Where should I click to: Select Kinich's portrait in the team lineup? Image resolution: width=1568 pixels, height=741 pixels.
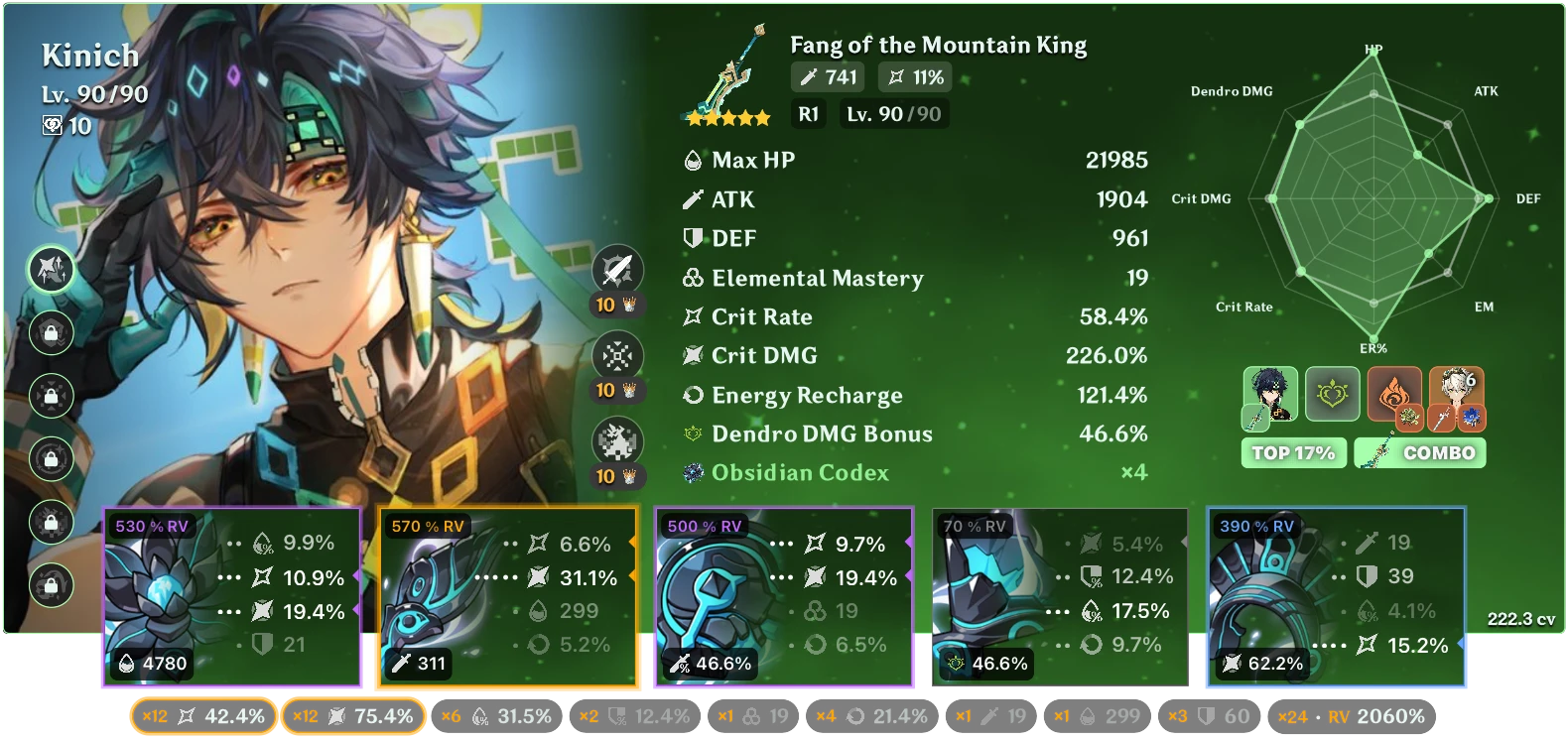pos(1271,395)
